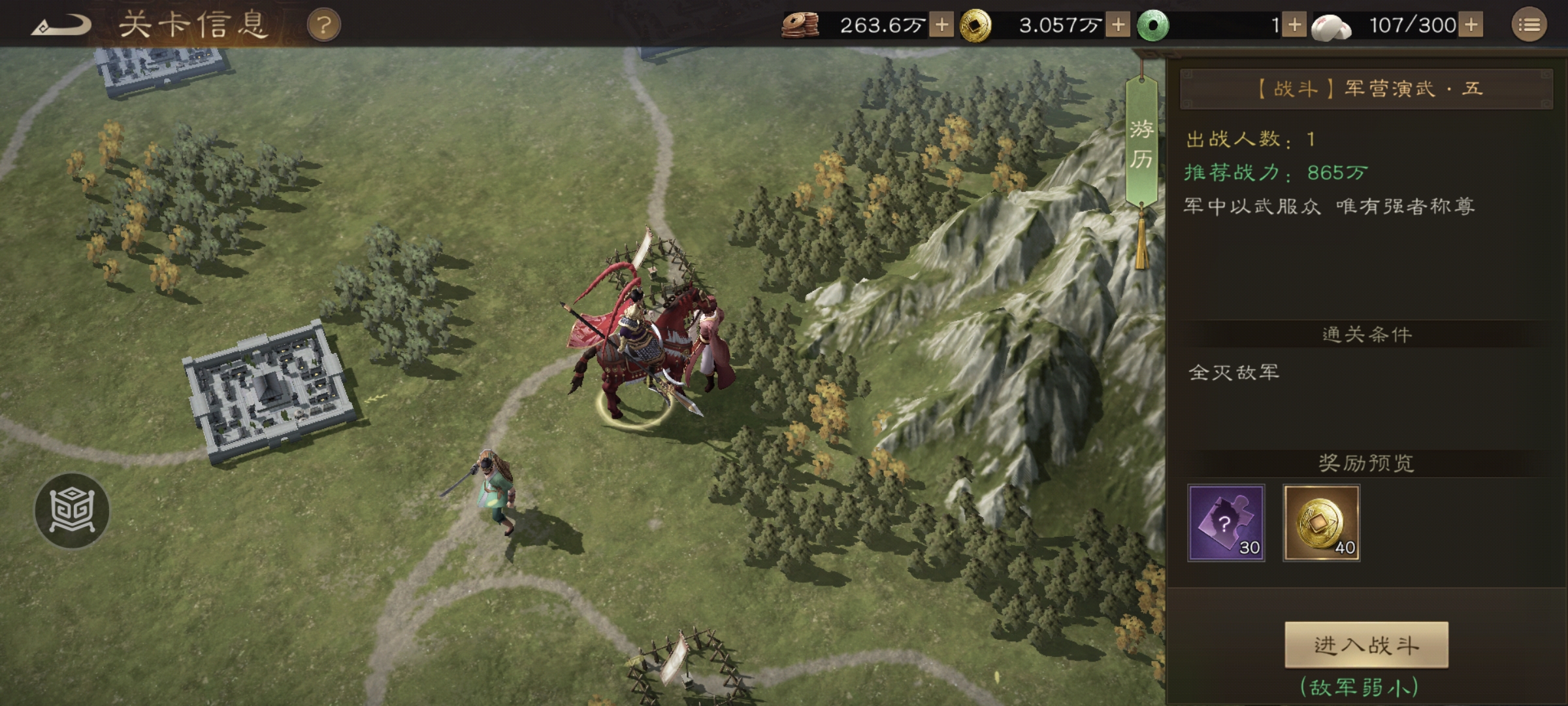The image size is (1568, 706).
Task: Add more copper coins with plus button
Action: (x=941, y=25)
